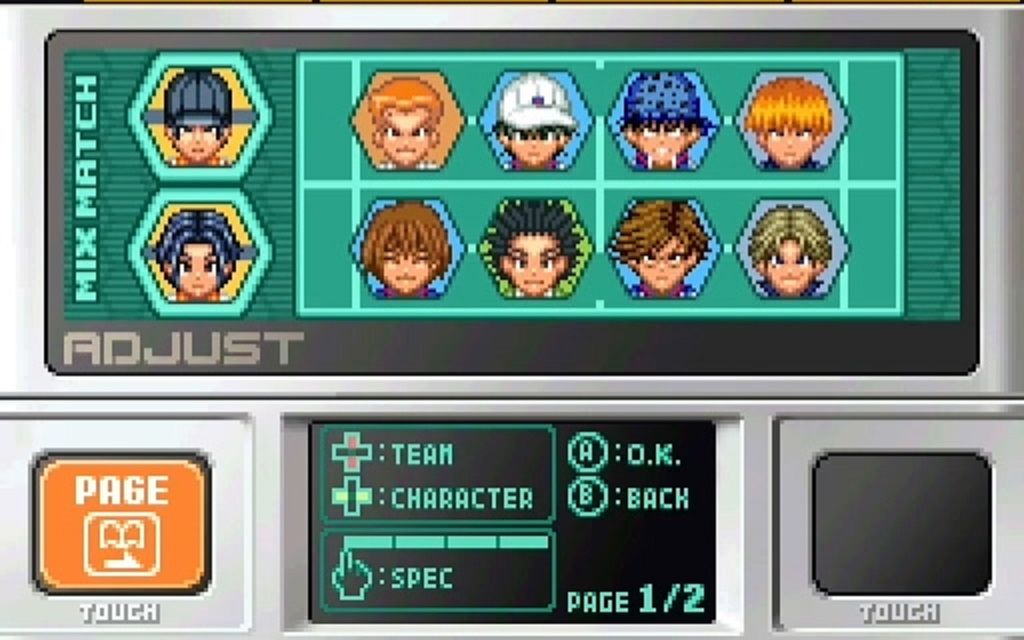The image size is (1024, 640).
Task: Choose the character with the blue bandana
Action: click(664, 120)
